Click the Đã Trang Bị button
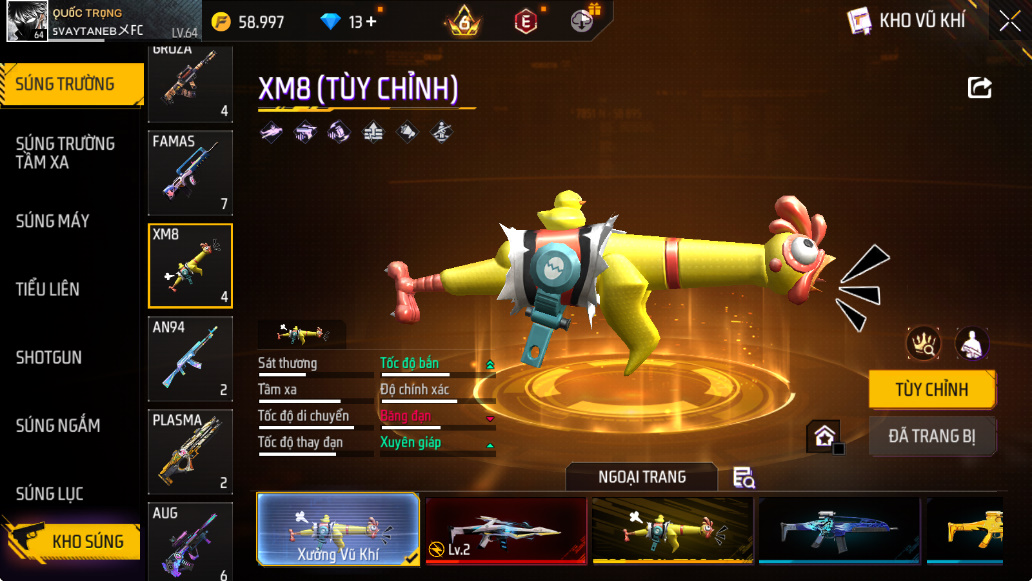Image resolution: width=1032 pixels, height=581 pixels. click(931, 436)
